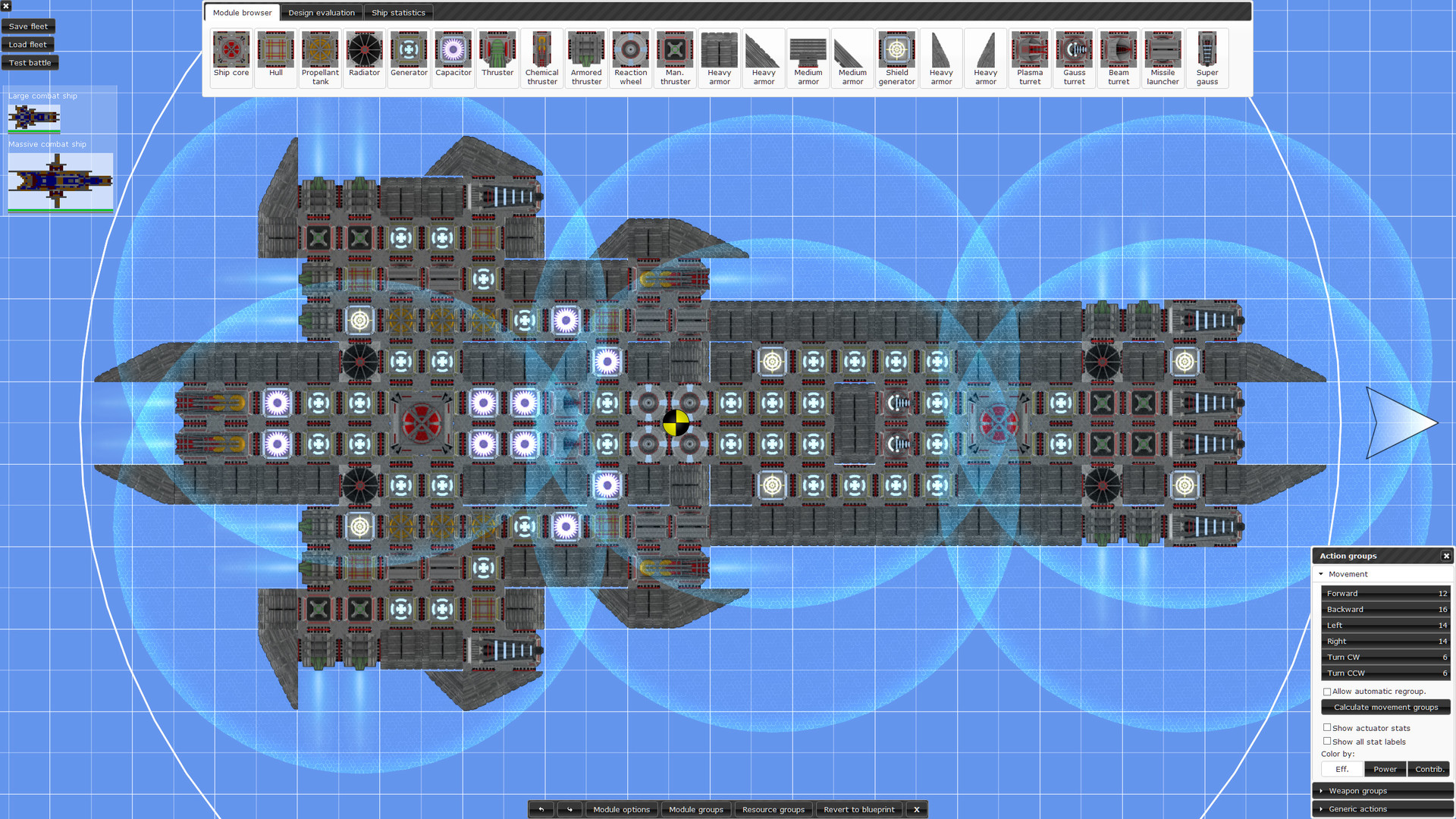Open the Ship statistics tab
This screenshot has width=1456, height=819.
click(x=399, y=12)
